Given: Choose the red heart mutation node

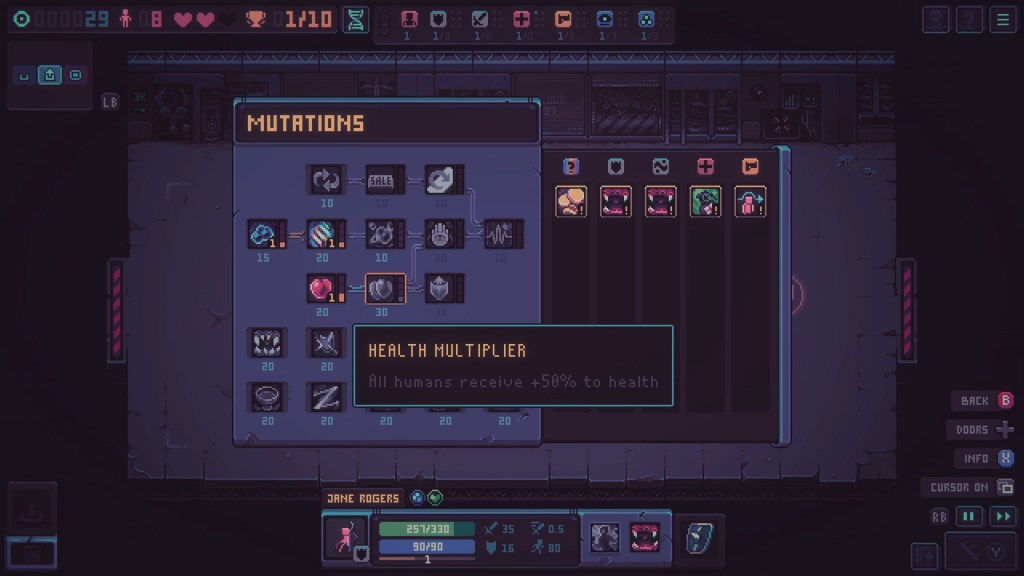Looking at the screenshot, I should coord(325,289).
